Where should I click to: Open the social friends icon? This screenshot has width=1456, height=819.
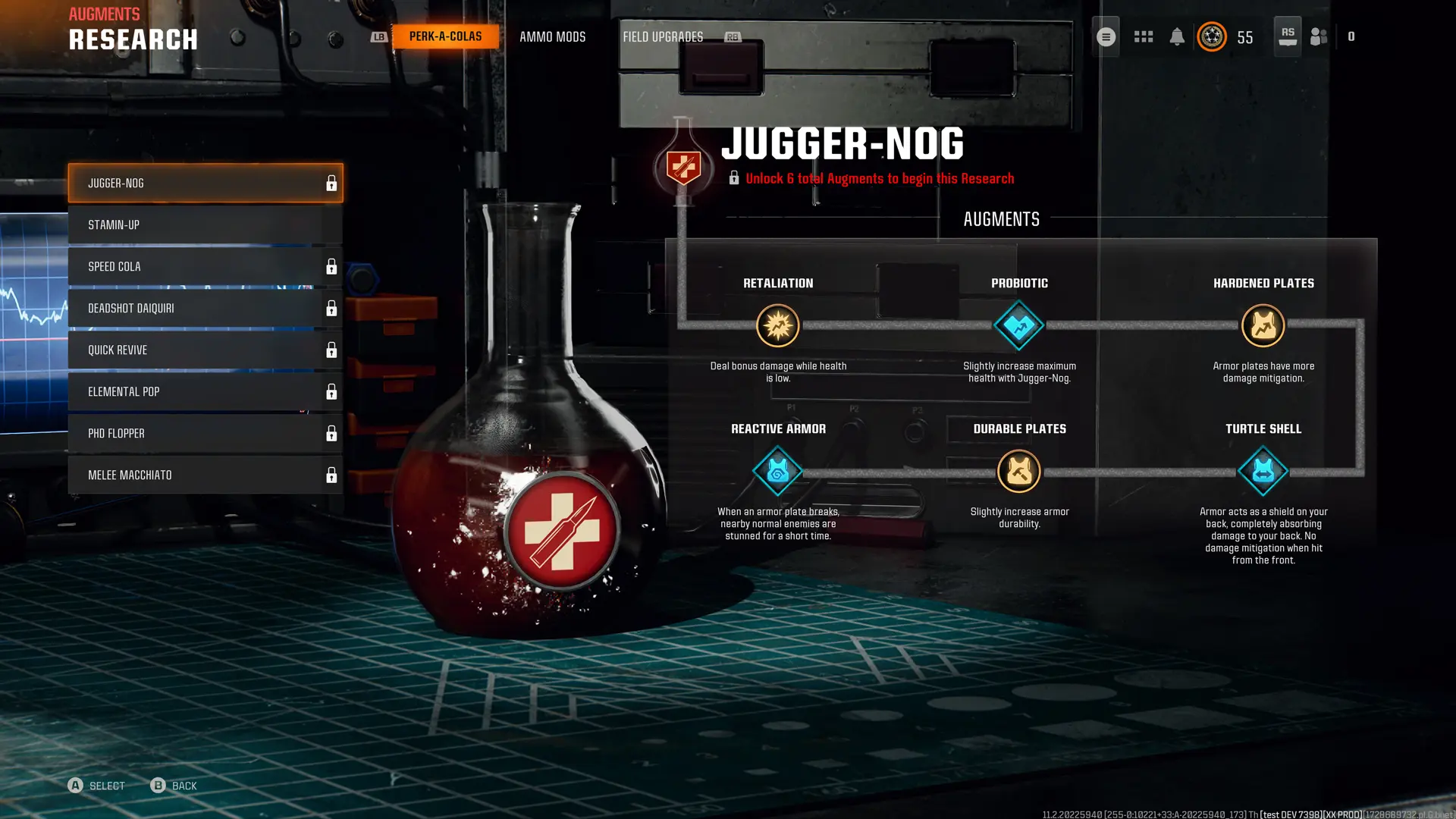point(1319,36)
